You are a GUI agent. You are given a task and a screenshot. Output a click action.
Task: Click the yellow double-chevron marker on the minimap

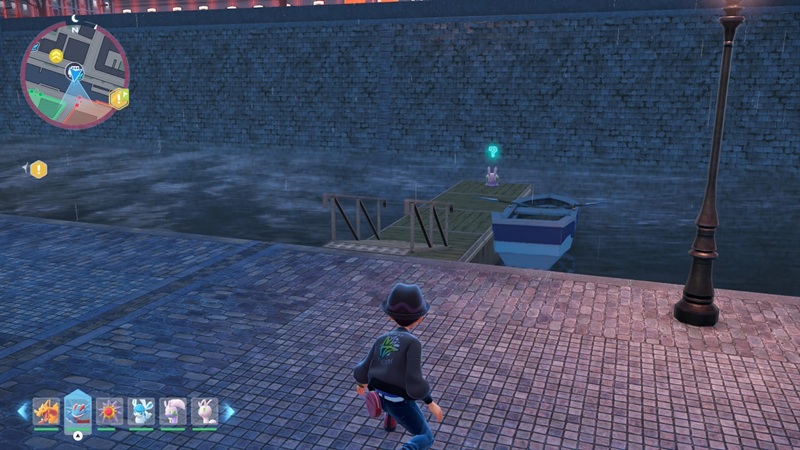56,55
